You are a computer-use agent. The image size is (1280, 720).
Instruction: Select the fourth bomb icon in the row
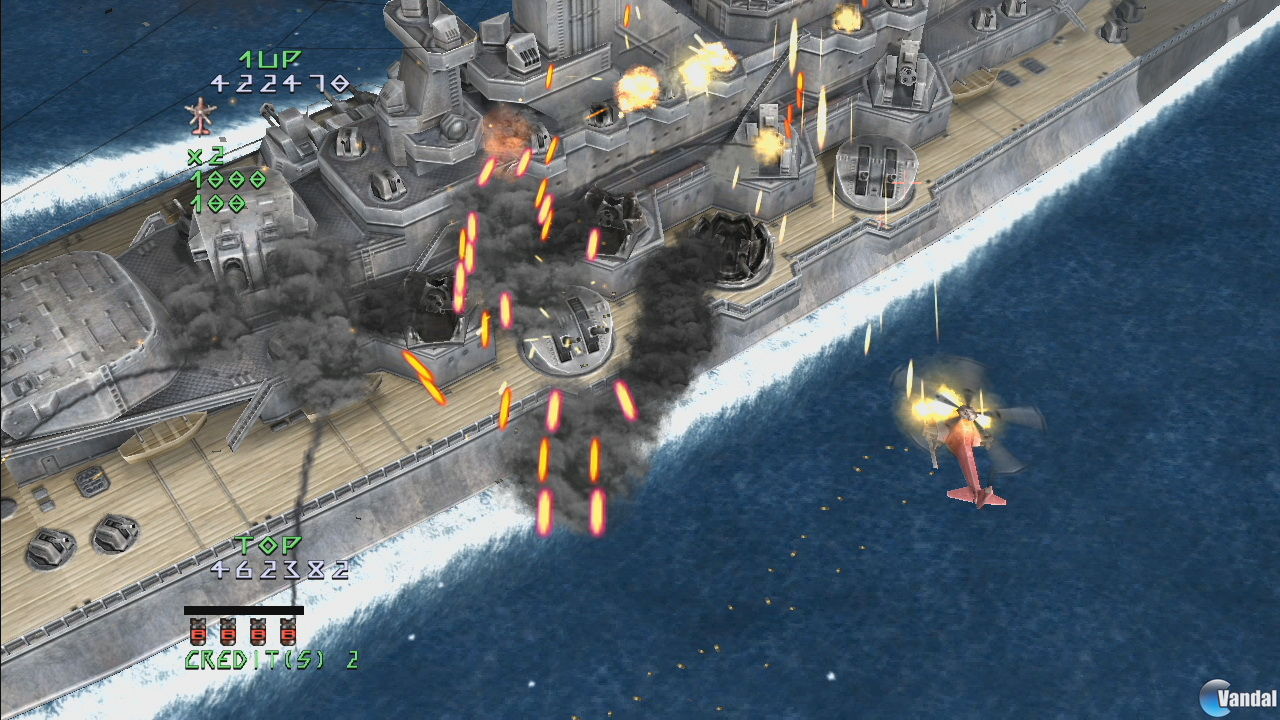[x=290, y=632]
